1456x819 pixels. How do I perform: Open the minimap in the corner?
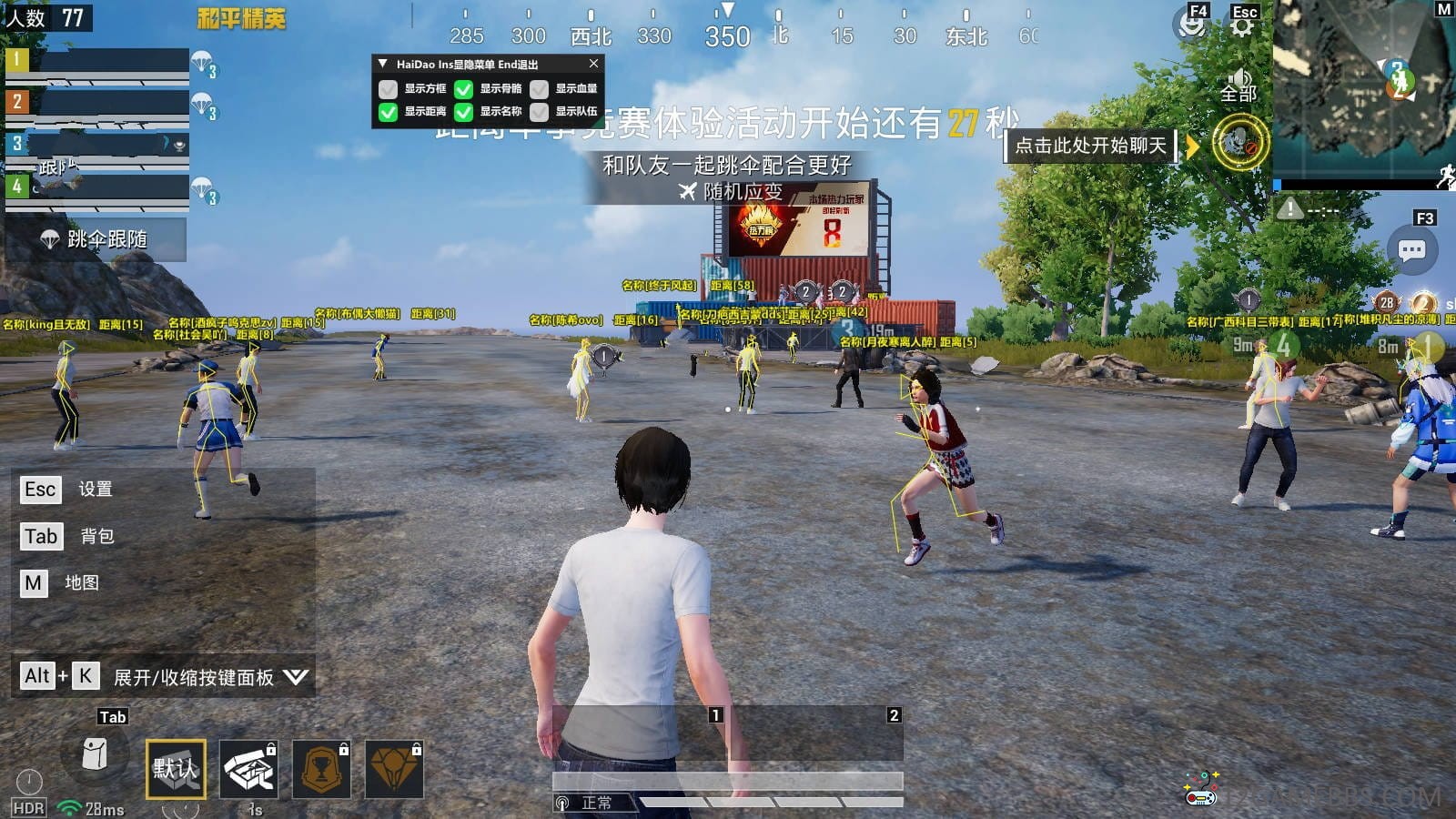coord(1362,89)
